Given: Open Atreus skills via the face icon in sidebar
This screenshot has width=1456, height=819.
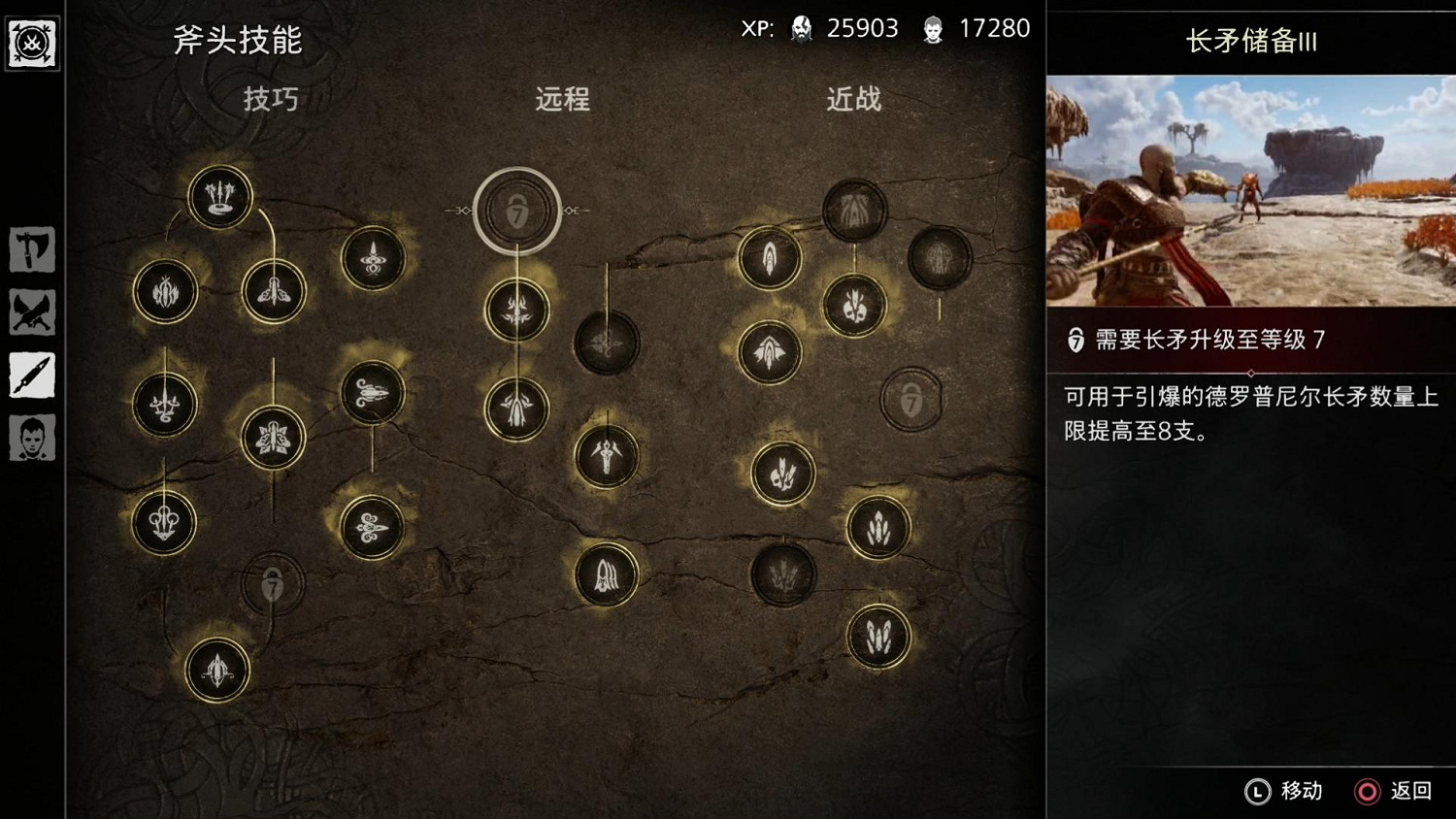Looking at the screenshot, I should point(32,439).
